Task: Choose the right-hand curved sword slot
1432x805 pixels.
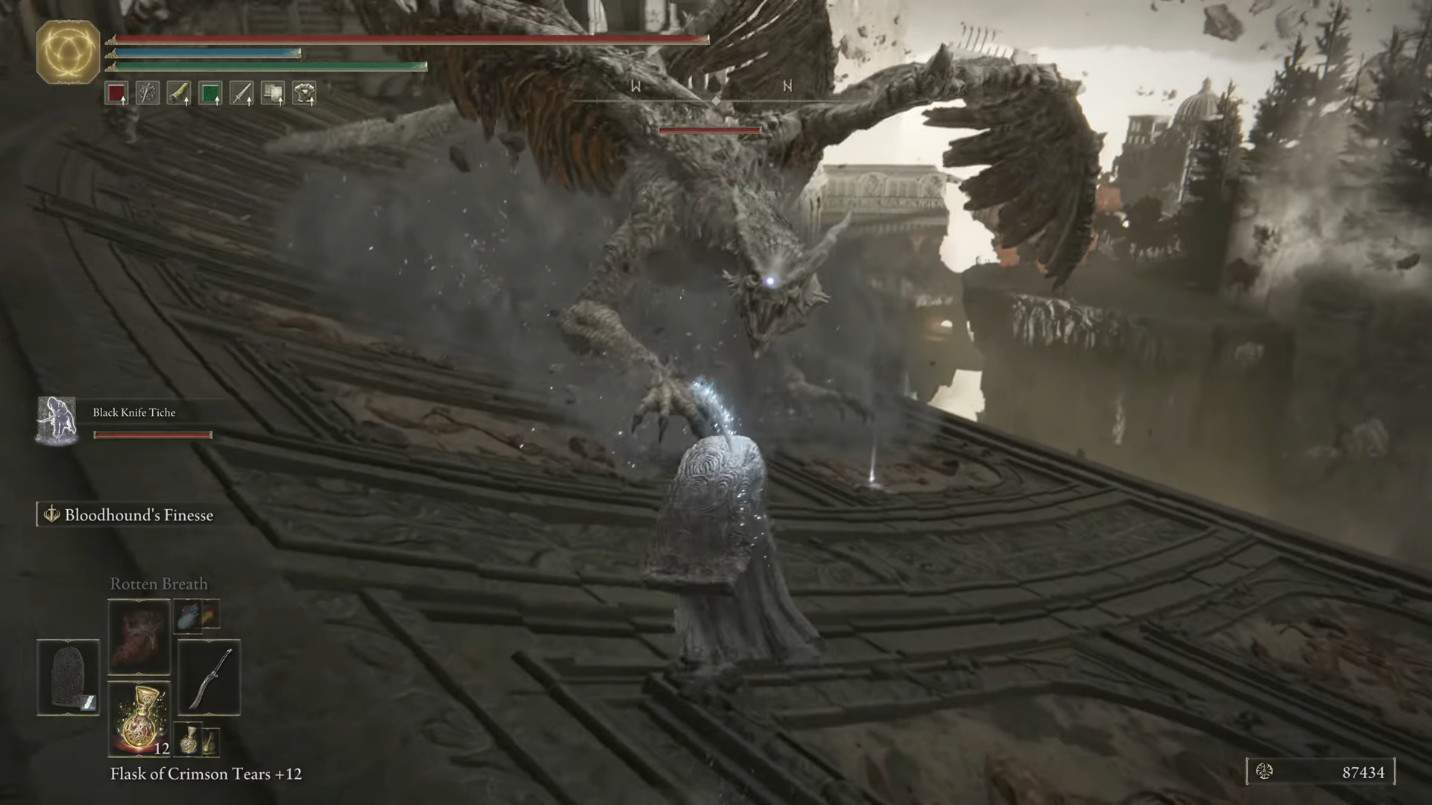Action: click(x=209, y=677)
